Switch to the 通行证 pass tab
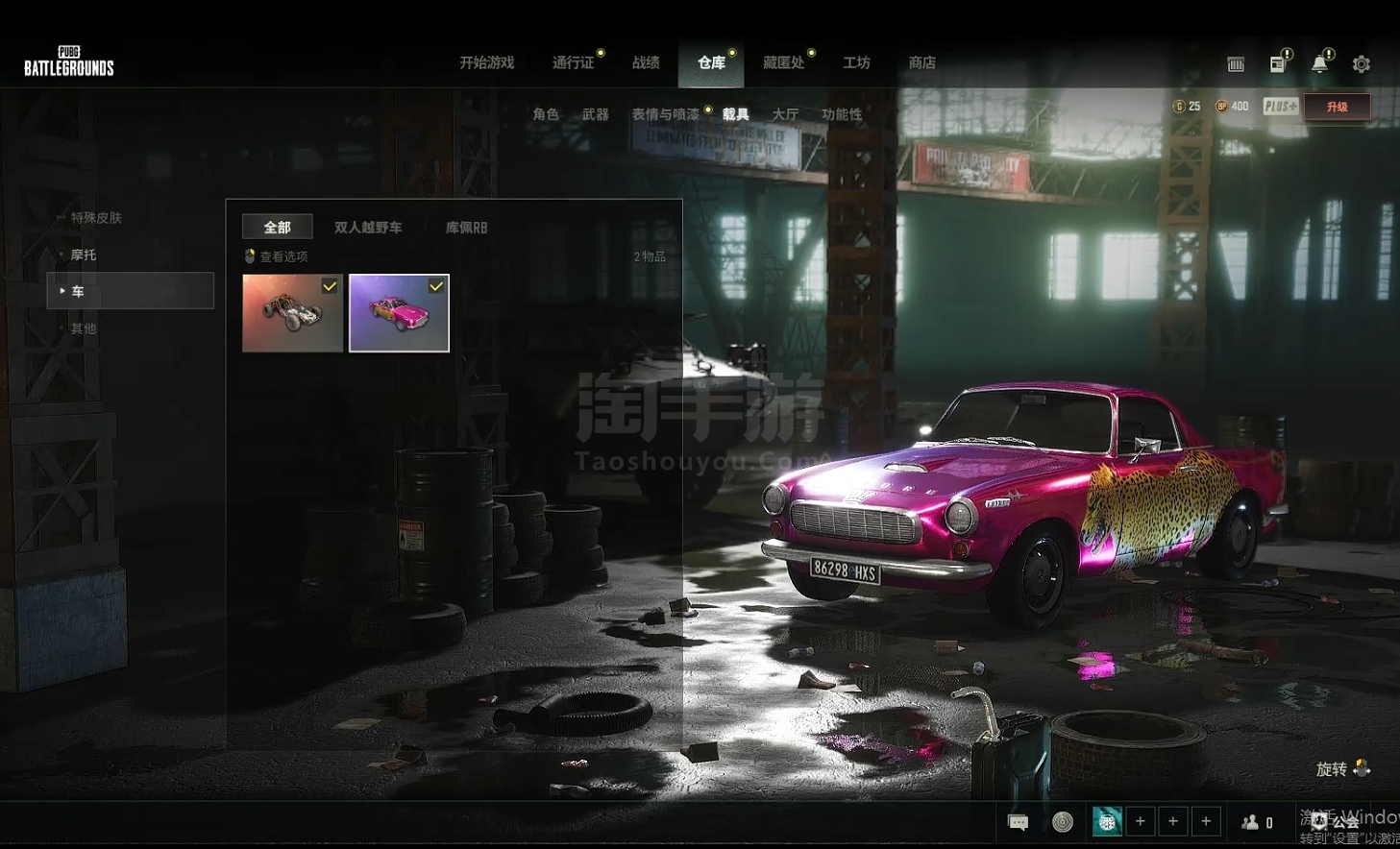The height and width of the screenshot is (849, 1400). (573, 62)
